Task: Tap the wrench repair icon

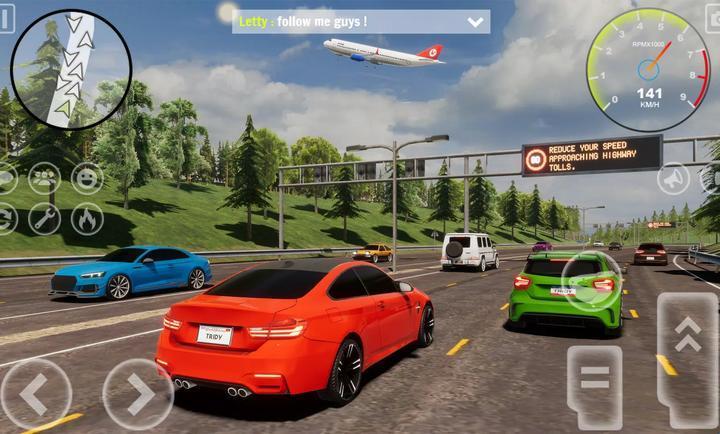Action: tap(44, 218)
